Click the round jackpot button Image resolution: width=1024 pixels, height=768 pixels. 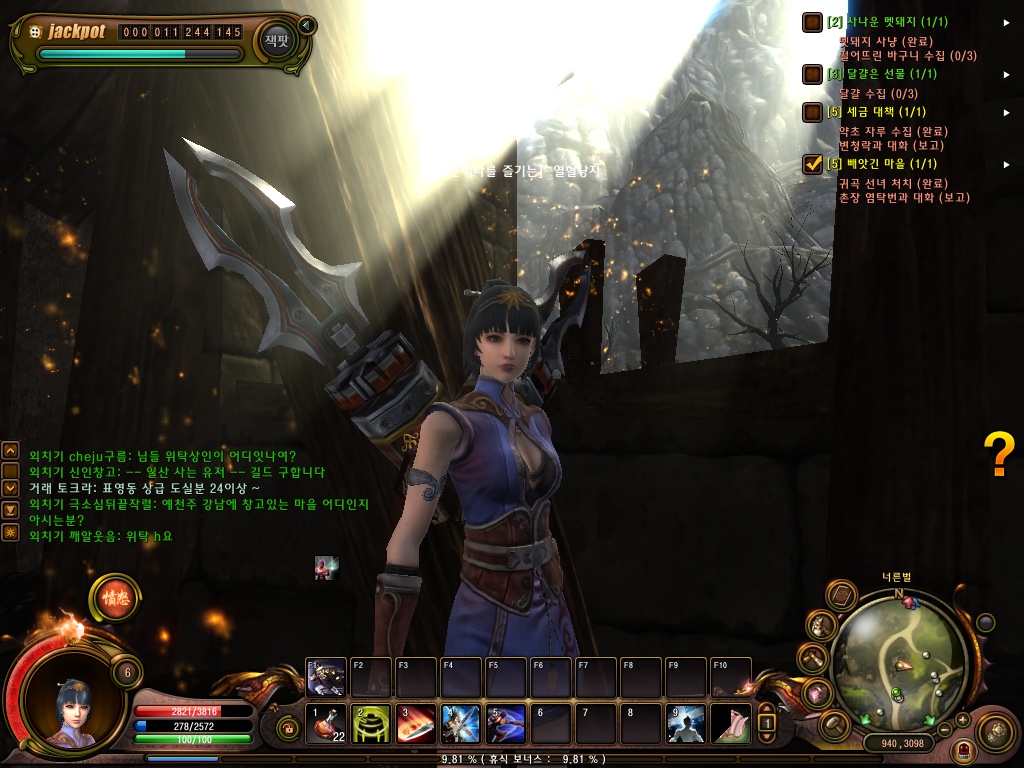click(275, 39)
